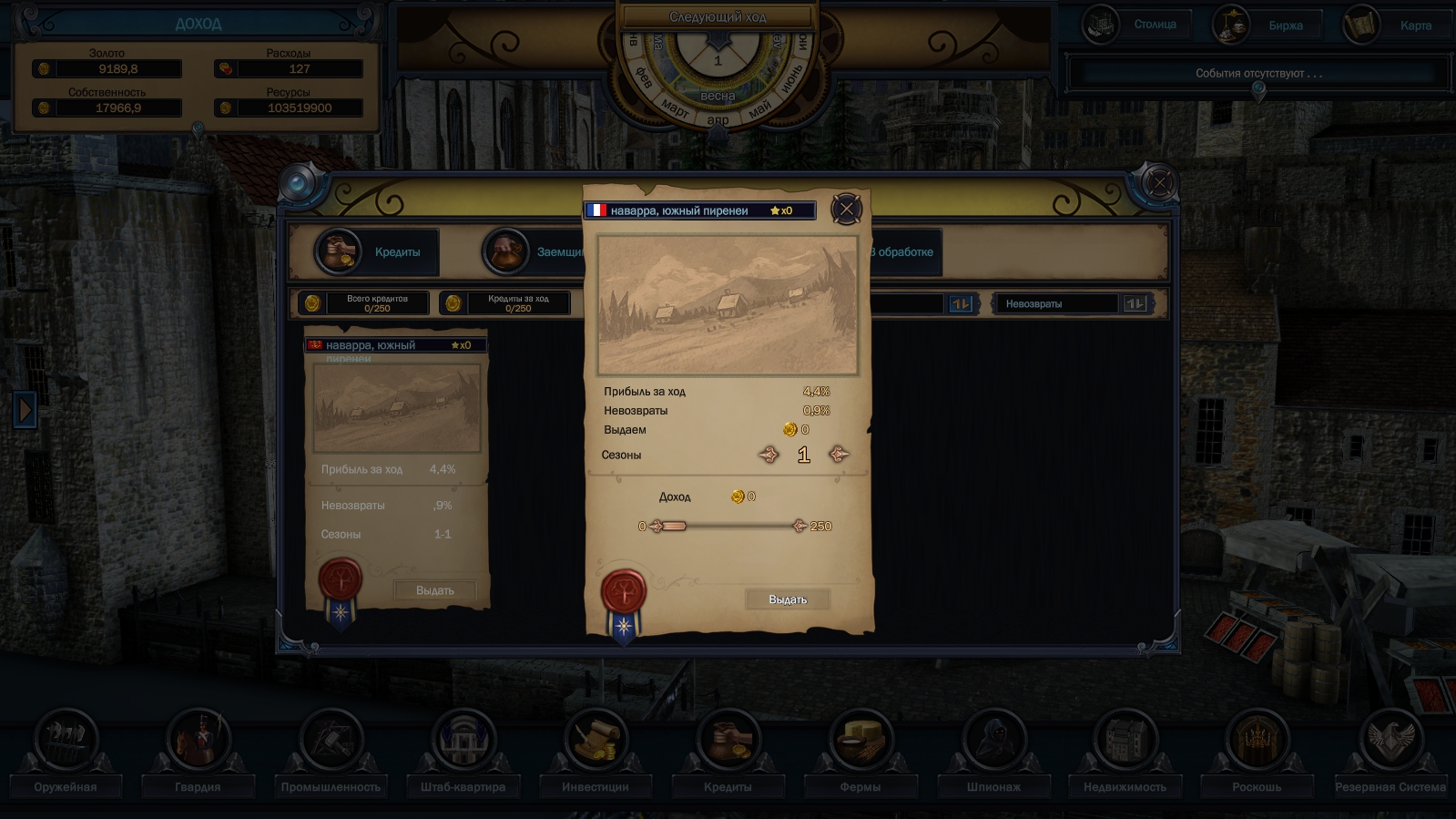Increase Сезоны using the right arrow stepper

pos(839,454)
